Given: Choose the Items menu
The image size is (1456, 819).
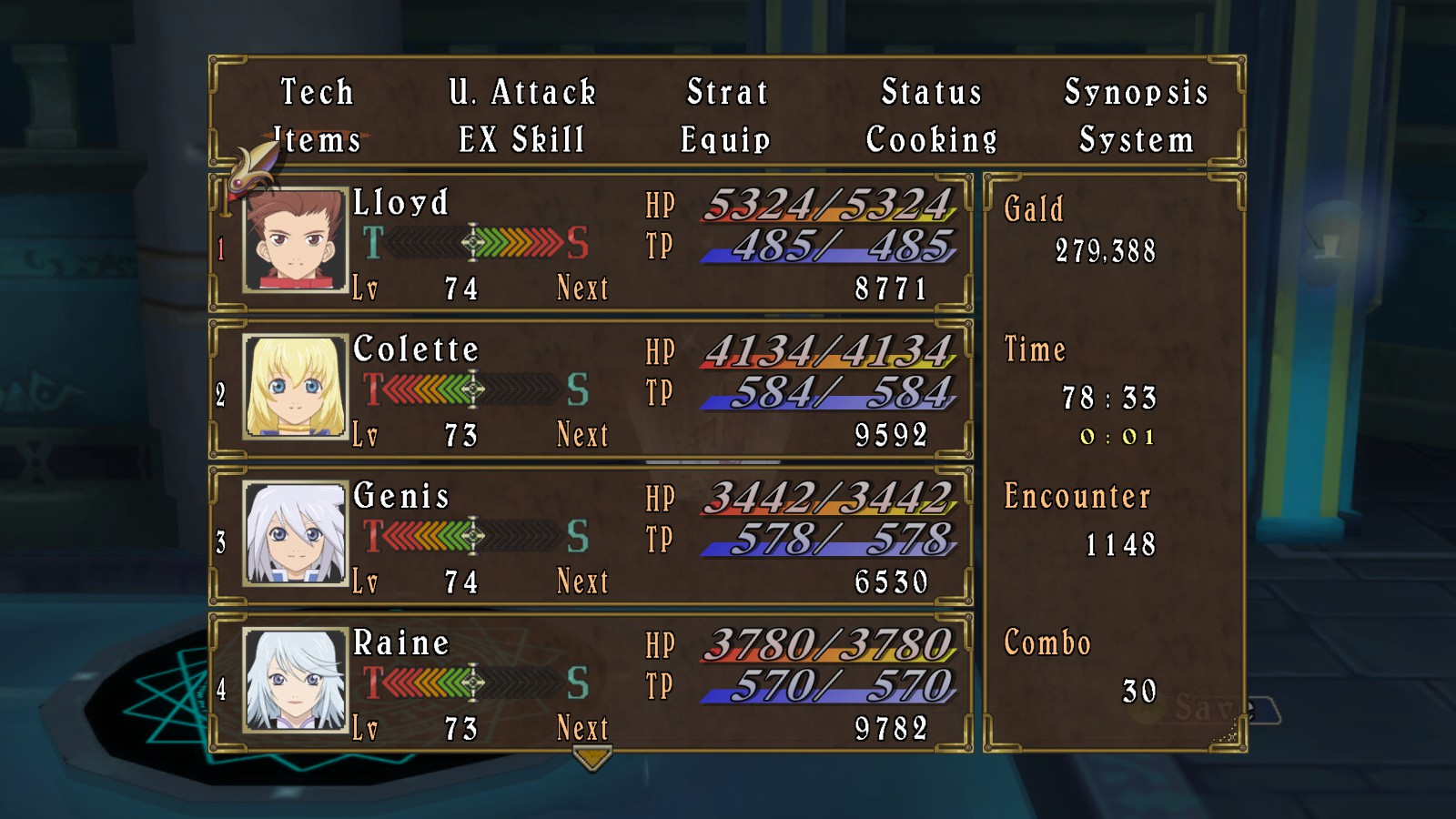Looking at the screenshot, I should 318,140.
